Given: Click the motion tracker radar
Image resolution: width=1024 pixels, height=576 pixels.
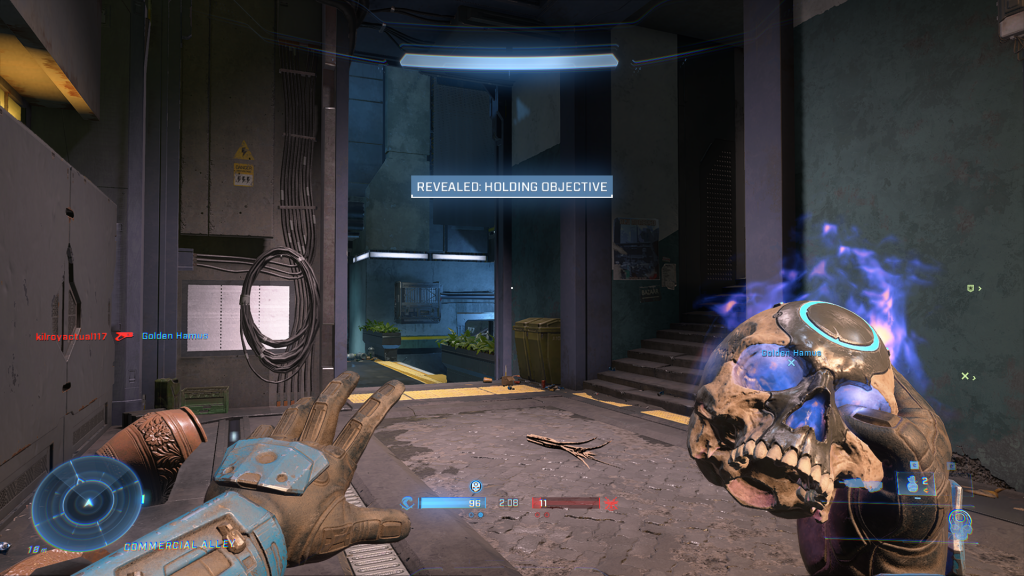Looking at the screenshot, I should click(87, 503).
